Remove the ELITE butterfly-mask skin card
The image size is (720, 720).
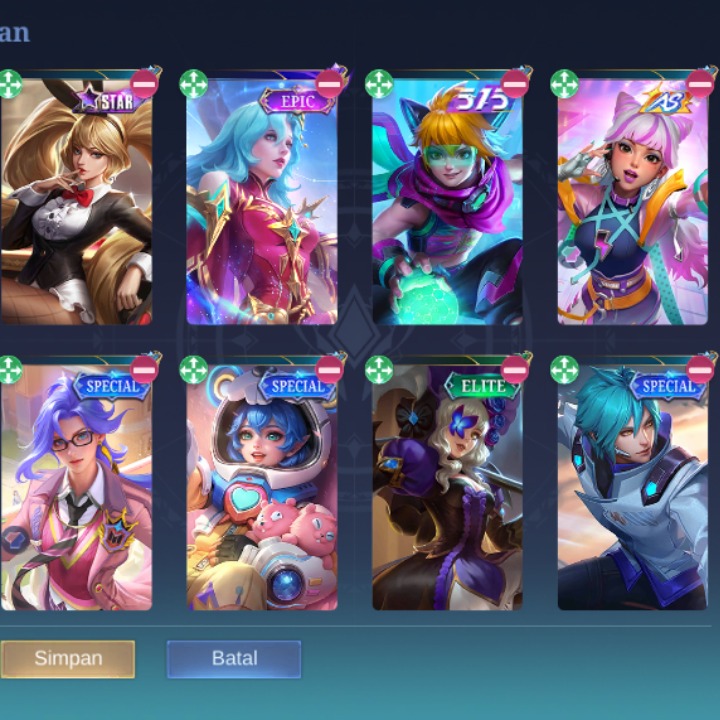pos(515,370)
